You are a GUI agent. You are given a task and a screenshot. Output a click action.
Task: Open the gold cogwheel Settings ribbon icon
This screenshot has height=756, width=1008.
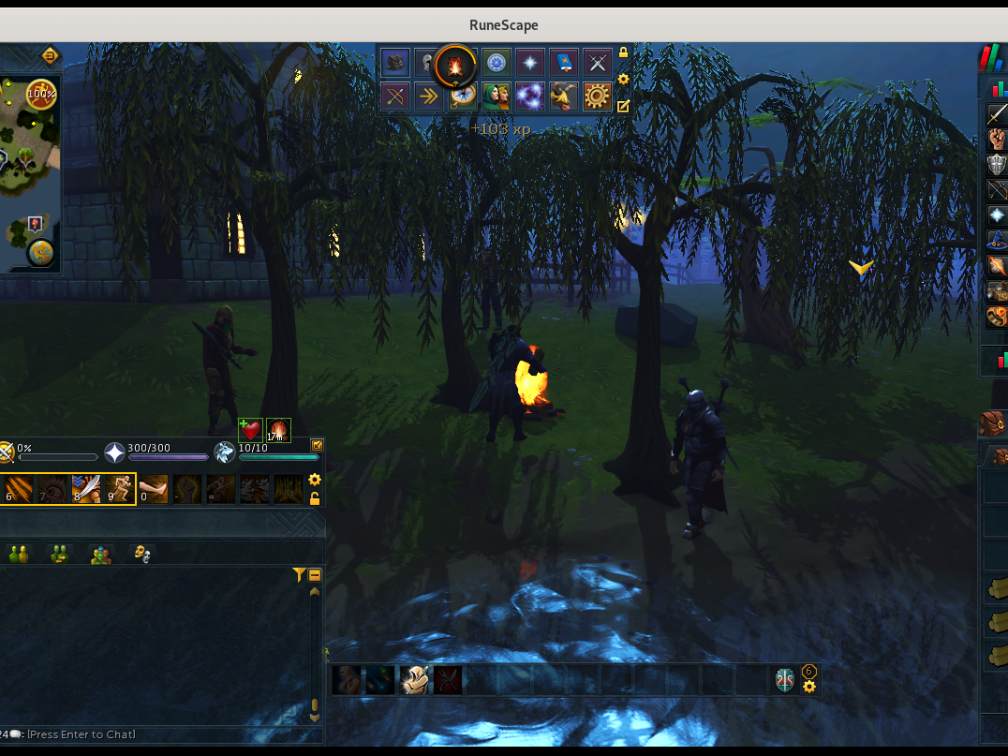(x=597, y=96)
